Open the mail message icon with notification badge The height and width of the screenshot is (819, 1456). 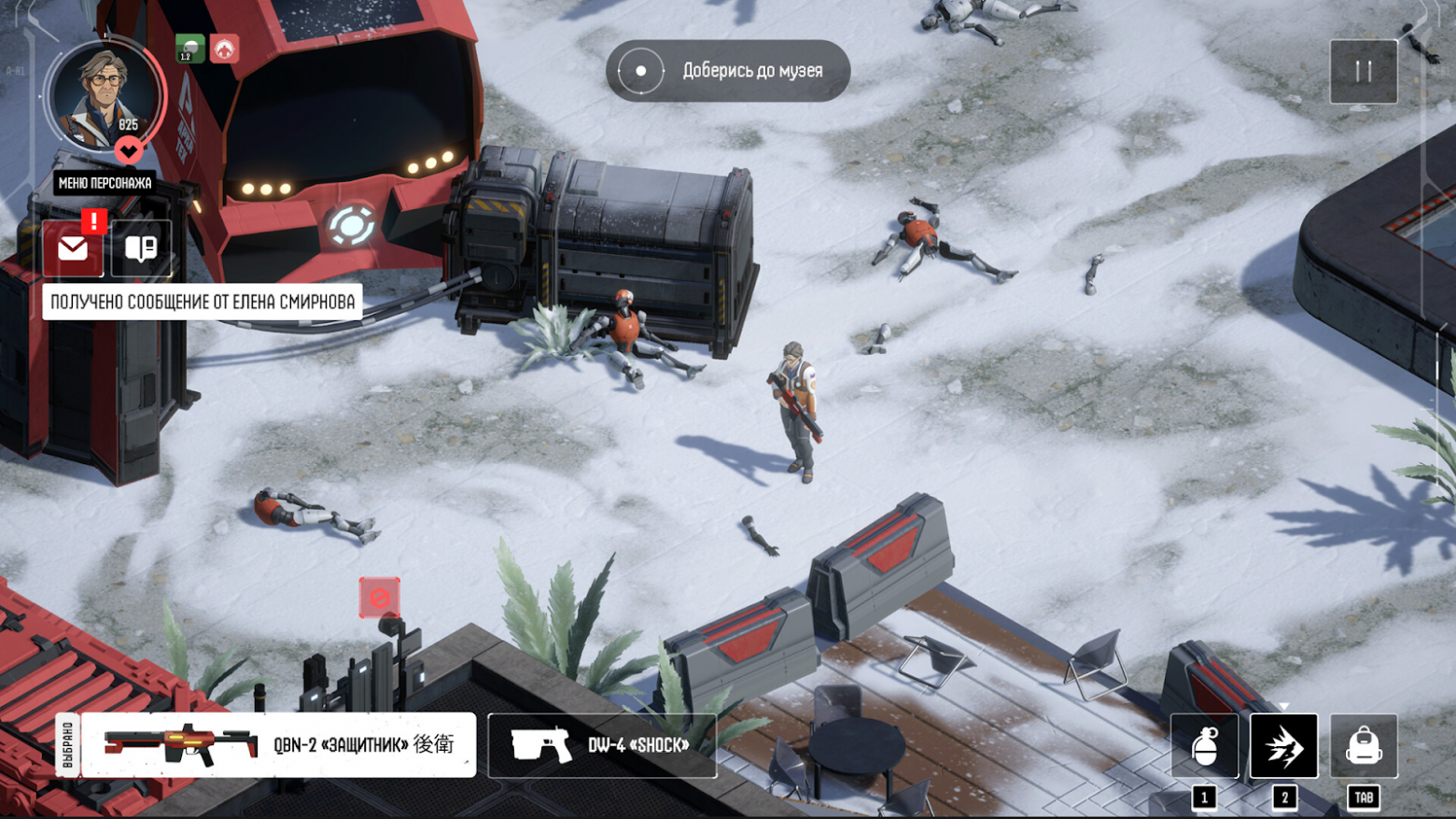point(73,247)
